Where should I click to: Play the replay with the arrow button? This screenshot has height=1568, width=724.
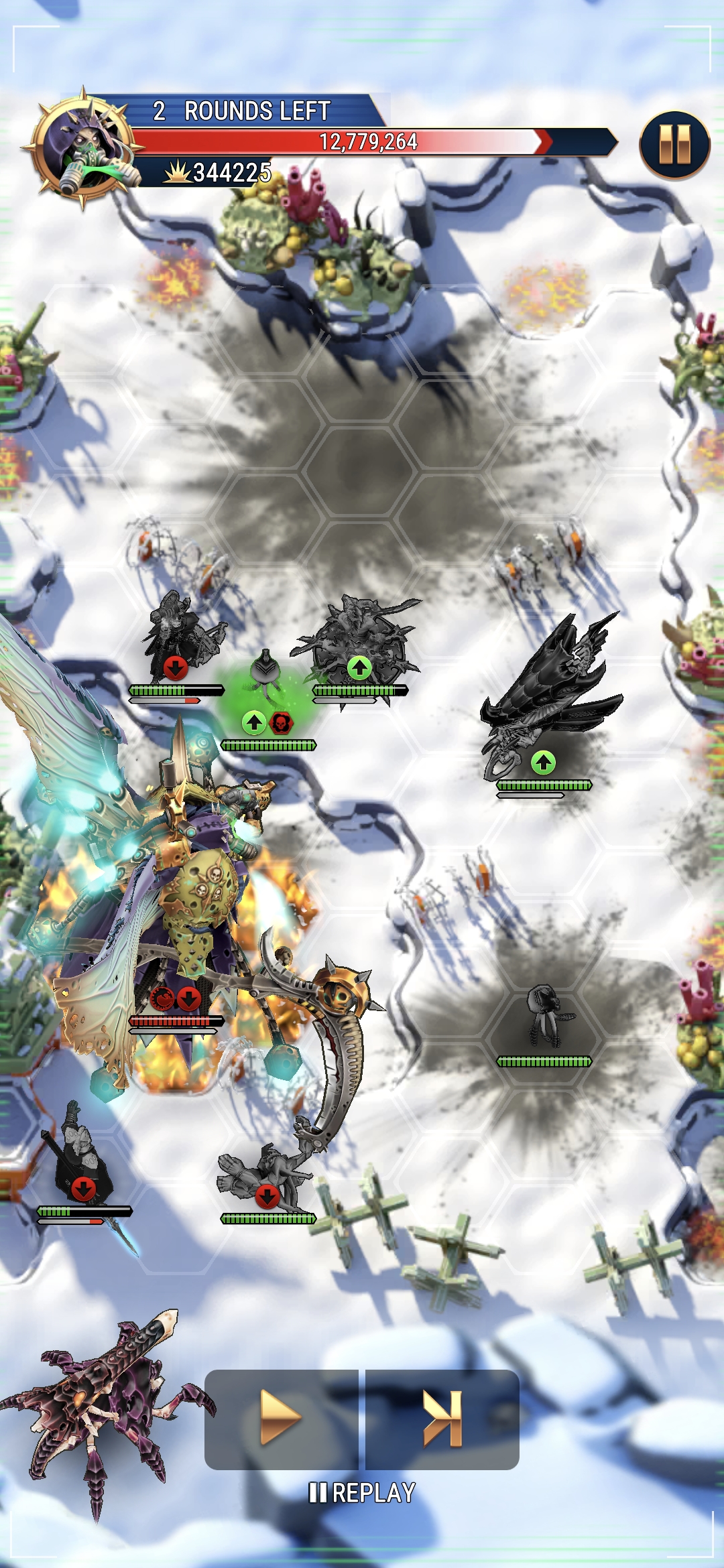[x=281, y=1418]
